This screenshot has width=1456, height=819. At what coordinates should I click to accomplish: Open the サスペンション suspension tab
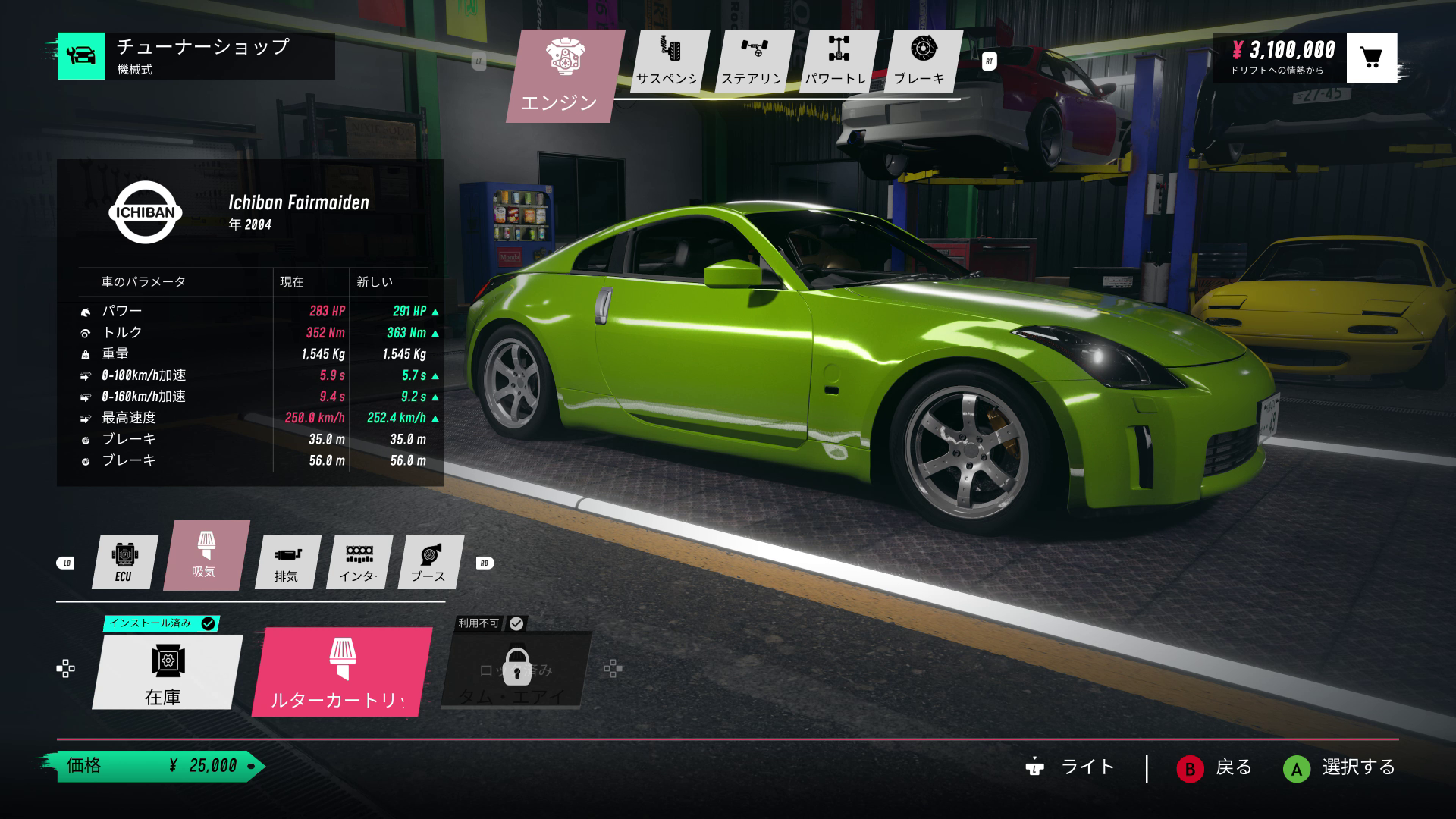(x=667, y=62)
